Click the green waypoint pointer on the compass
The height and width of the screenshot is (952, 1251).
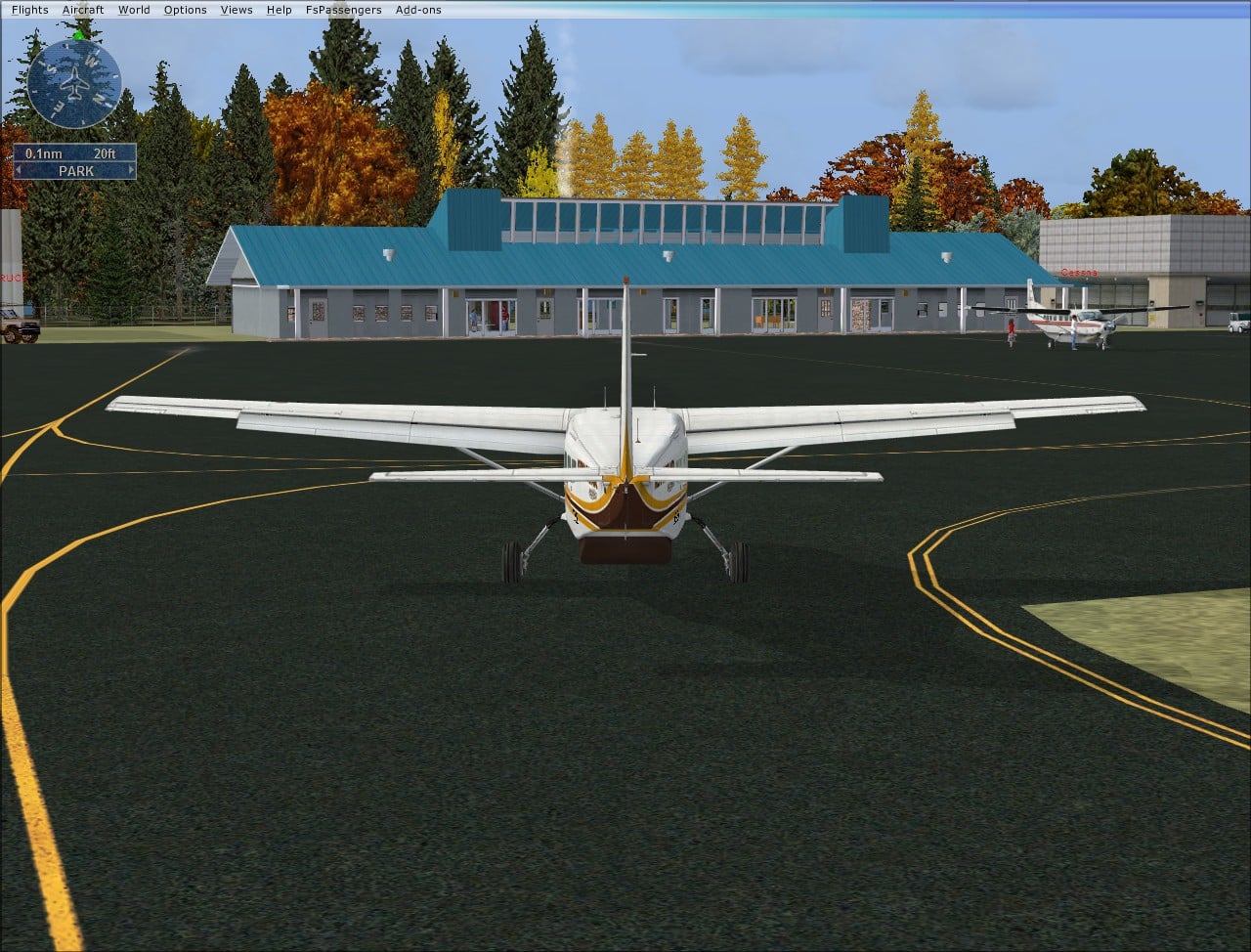point(78,35)
